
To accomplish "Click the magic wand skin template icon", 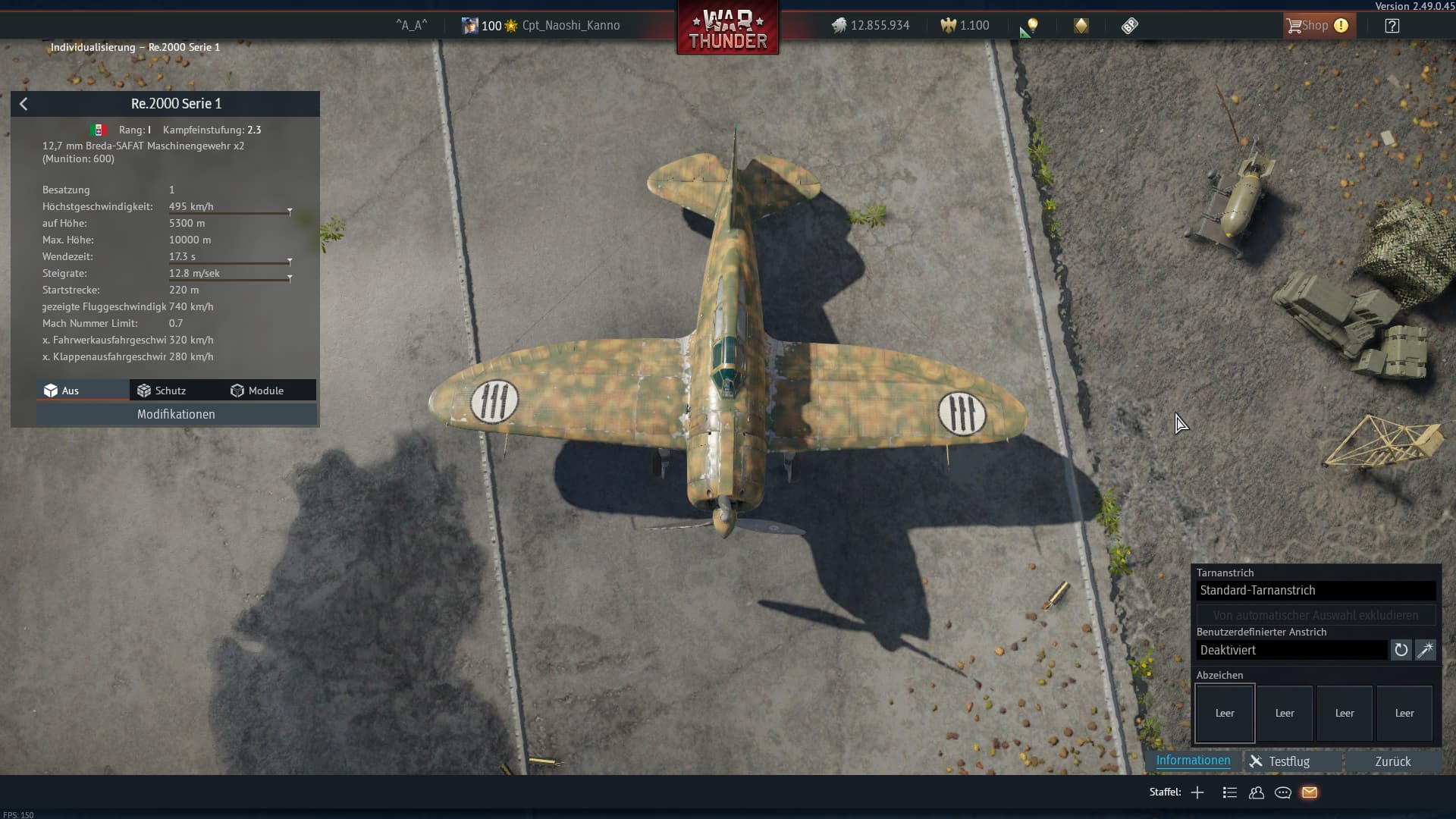I will point(1426,650).
